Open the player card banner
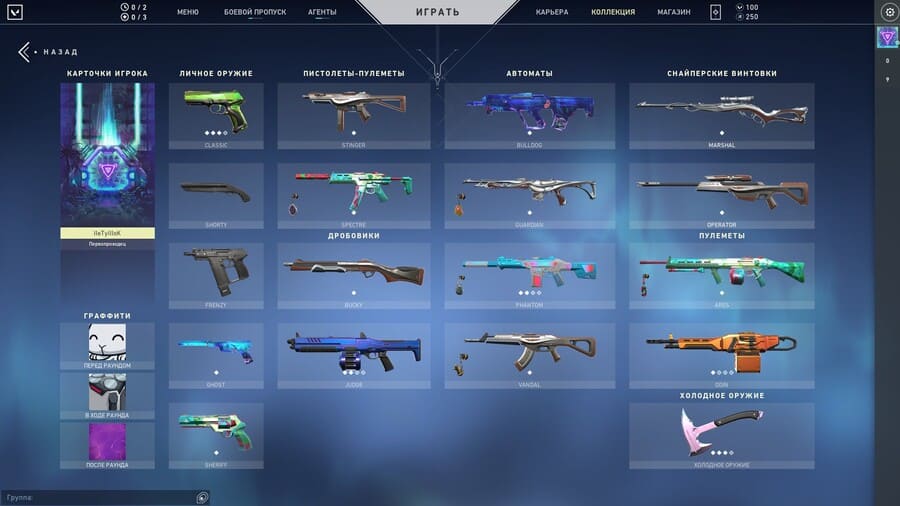 107,155
